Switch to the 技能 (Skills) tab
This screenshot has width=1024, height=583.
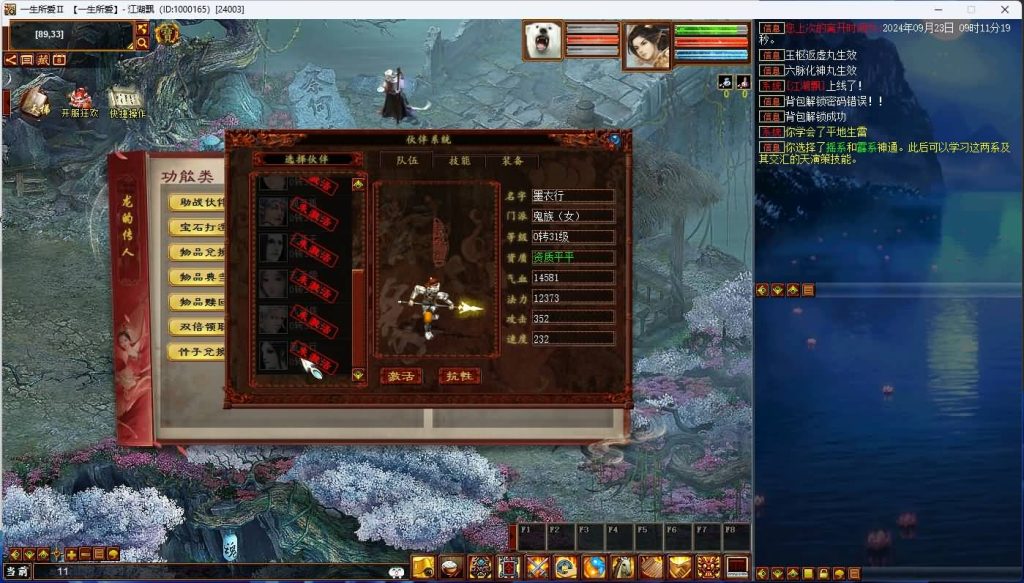pyautogui.click(x=459, y=160)
